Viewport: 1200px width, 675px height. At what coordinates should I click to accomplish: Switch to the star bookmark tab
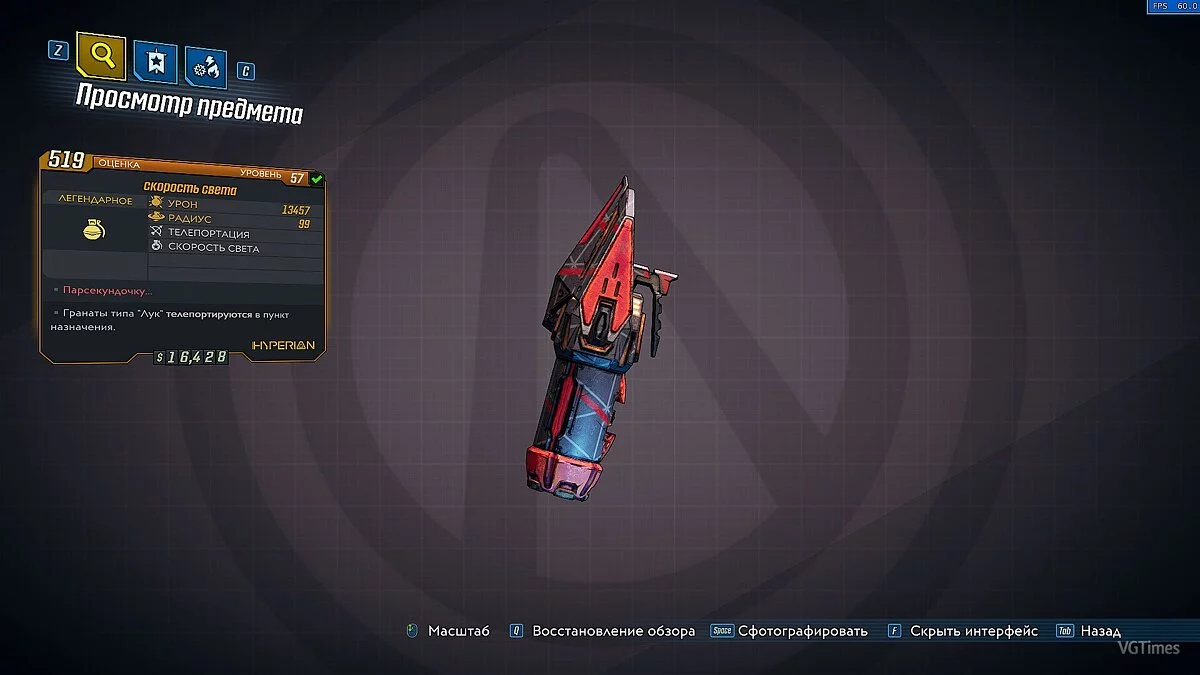coord(156,63)
